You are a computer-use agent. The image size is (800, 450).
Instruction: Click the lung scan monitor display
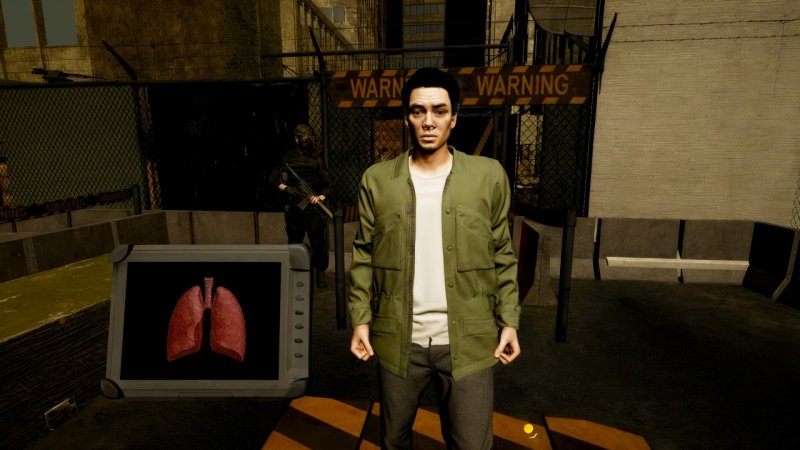pos(205,320)
